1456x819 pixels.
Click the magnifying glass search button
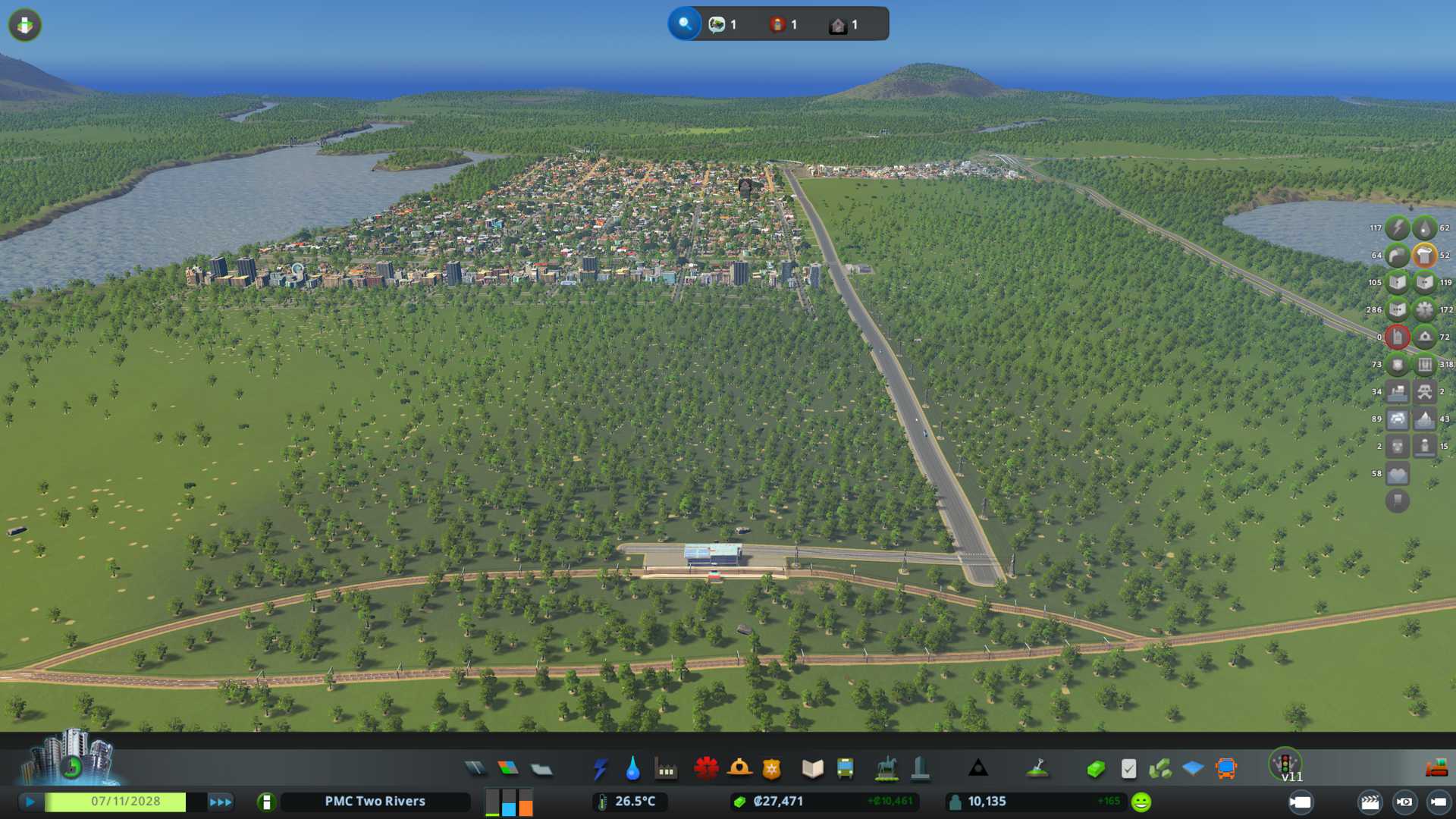tap(685, 24)
